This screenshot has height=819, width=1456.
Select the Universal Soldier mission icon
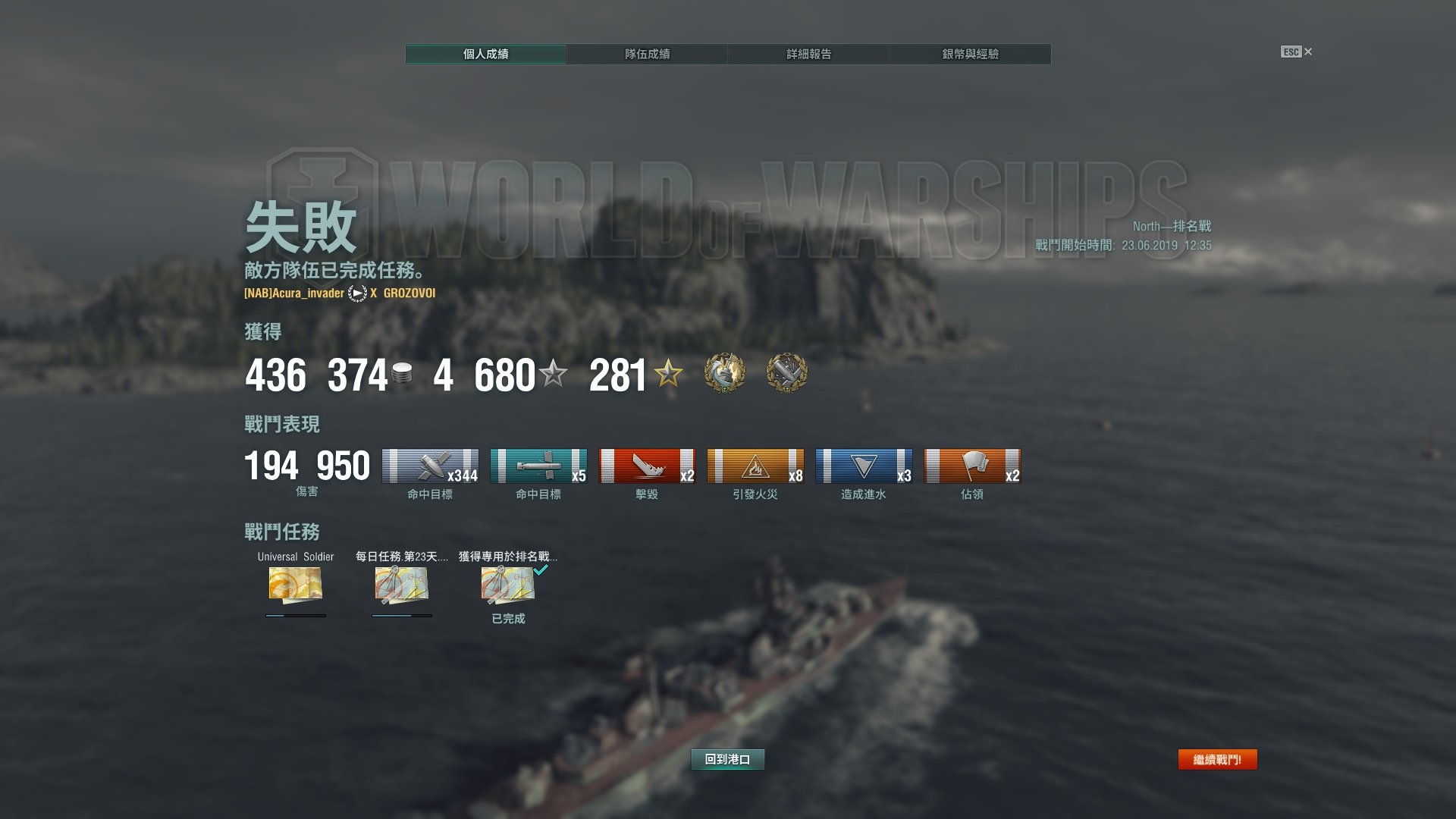tap(296, 585)
